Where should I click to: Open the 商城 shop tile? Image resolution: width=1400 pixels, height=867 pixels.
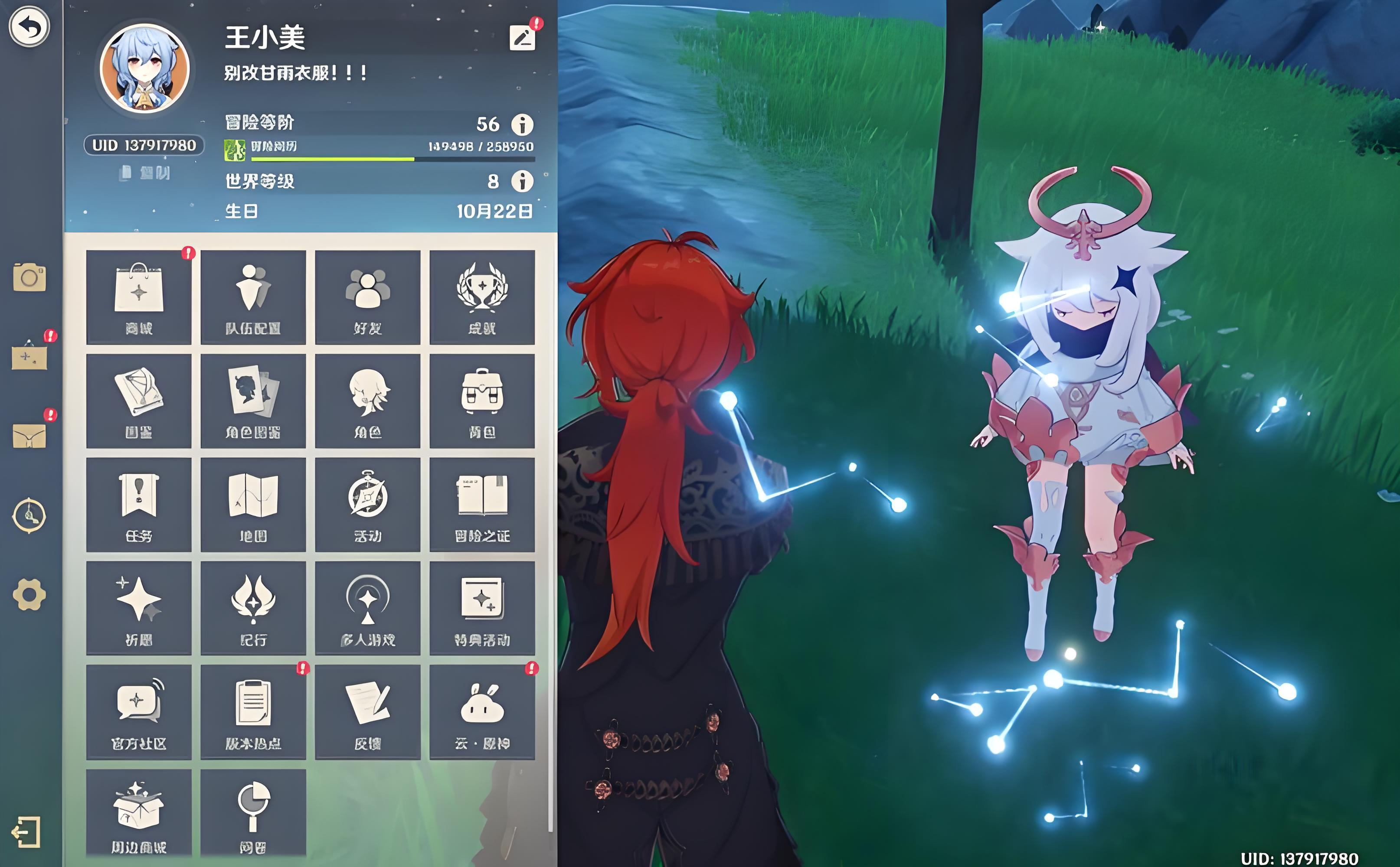pos(139,297)
